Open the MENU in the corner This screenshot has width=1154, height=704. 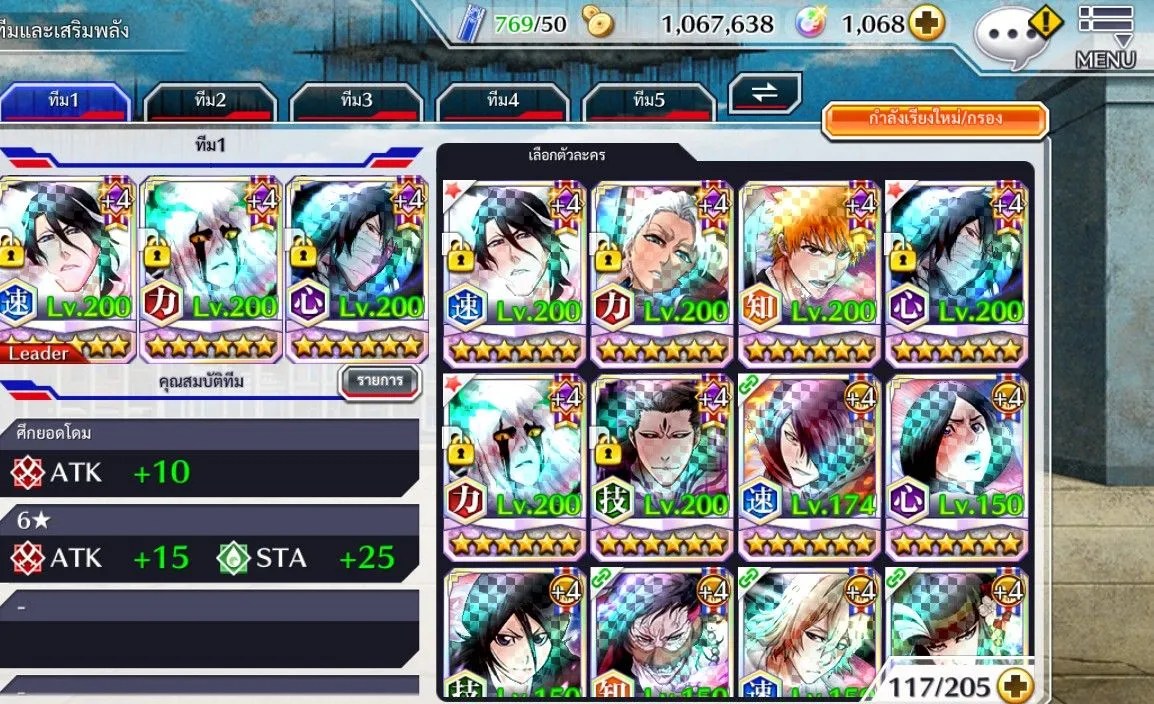(x=1105, y=38)
